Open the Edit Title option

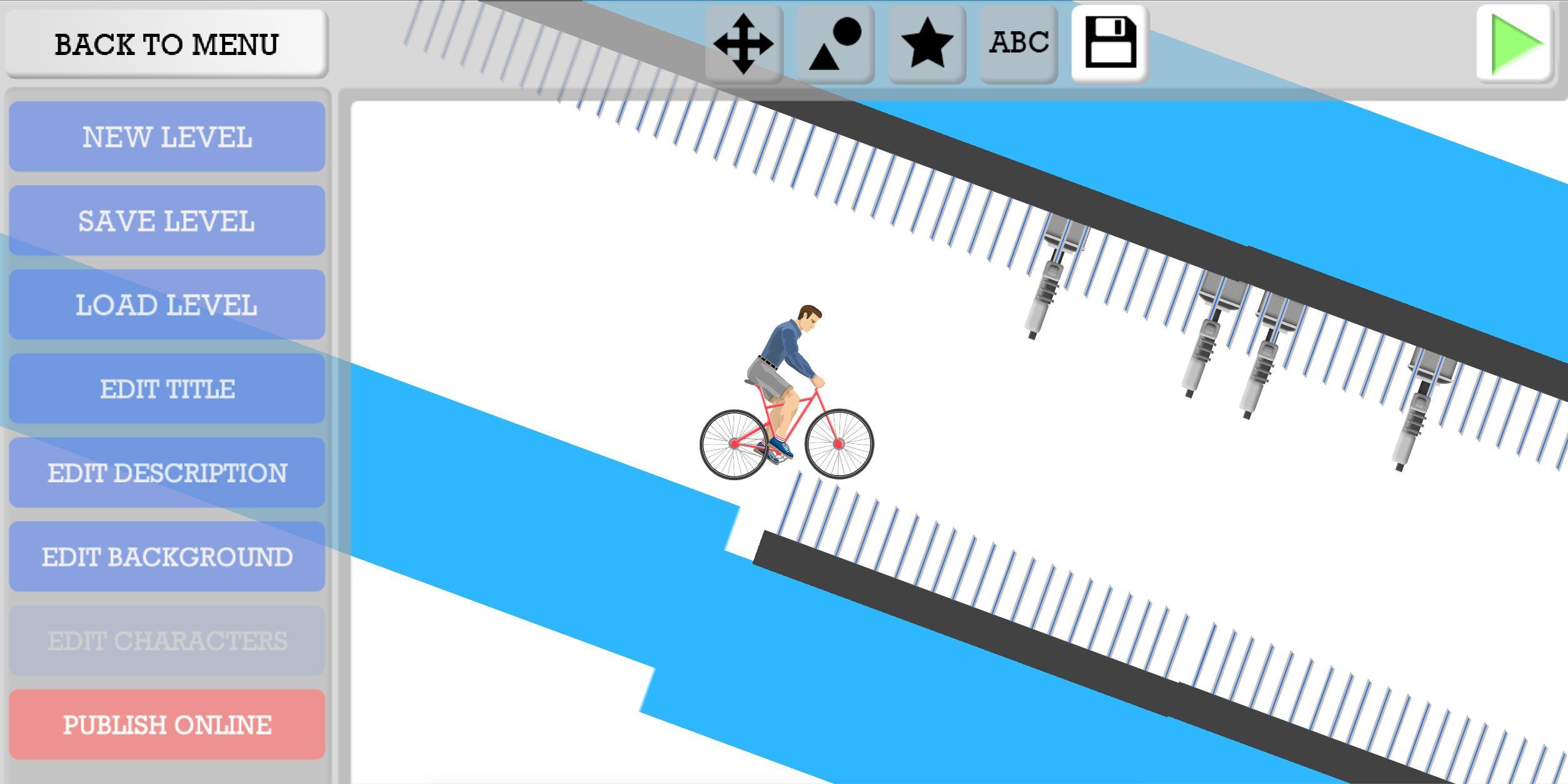pyautogui.click(x=166, y=389)
